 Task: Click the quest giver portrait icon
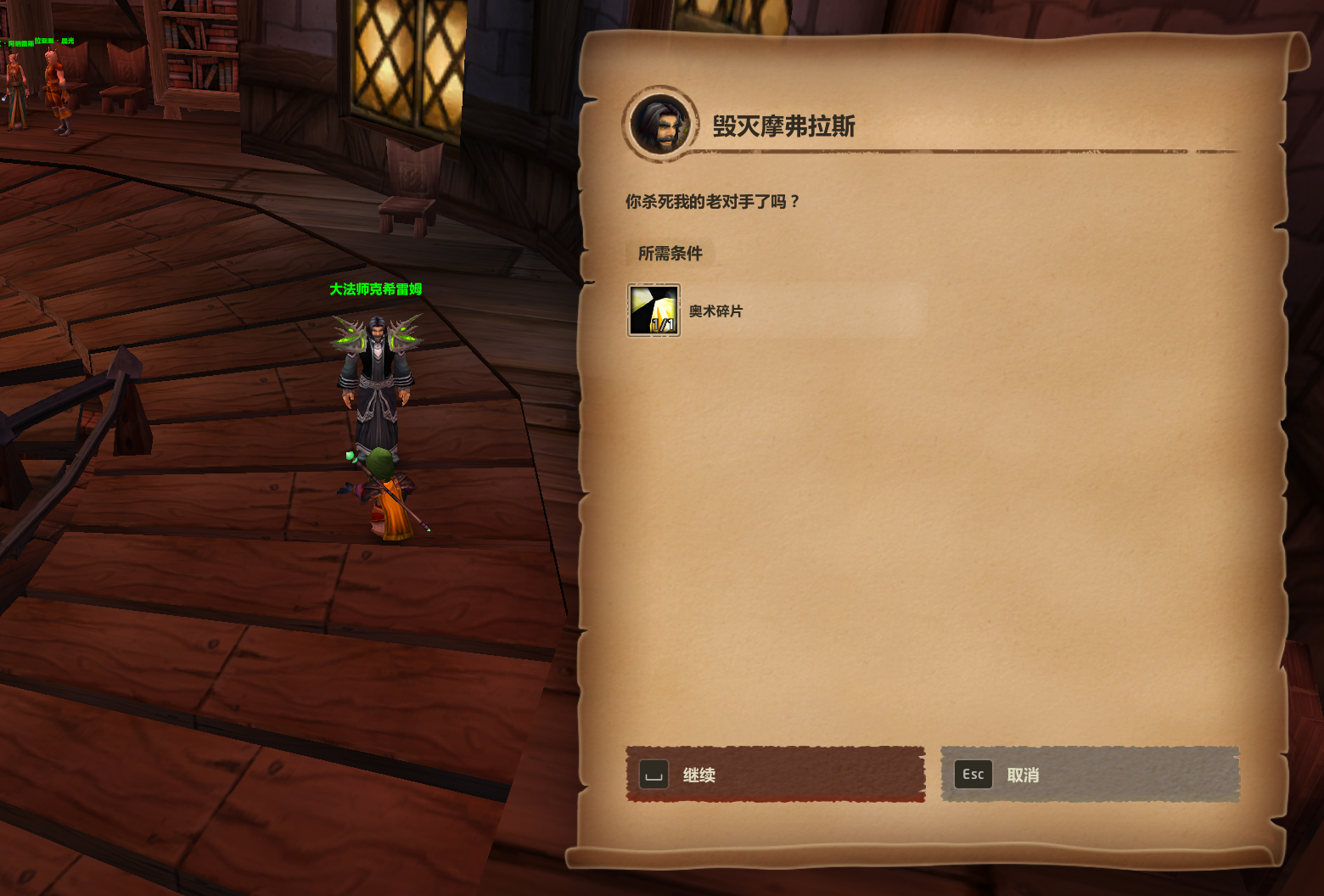point(660,124)
